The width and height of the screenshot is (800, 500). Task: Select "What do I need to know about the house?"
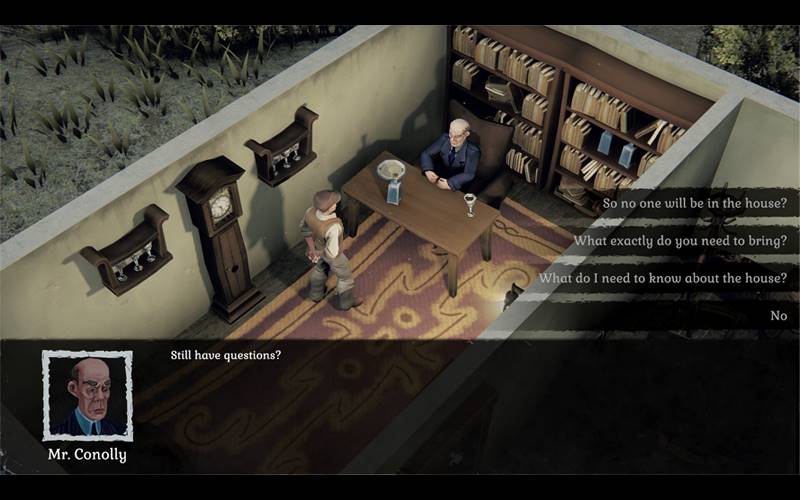tap(663, 278)
